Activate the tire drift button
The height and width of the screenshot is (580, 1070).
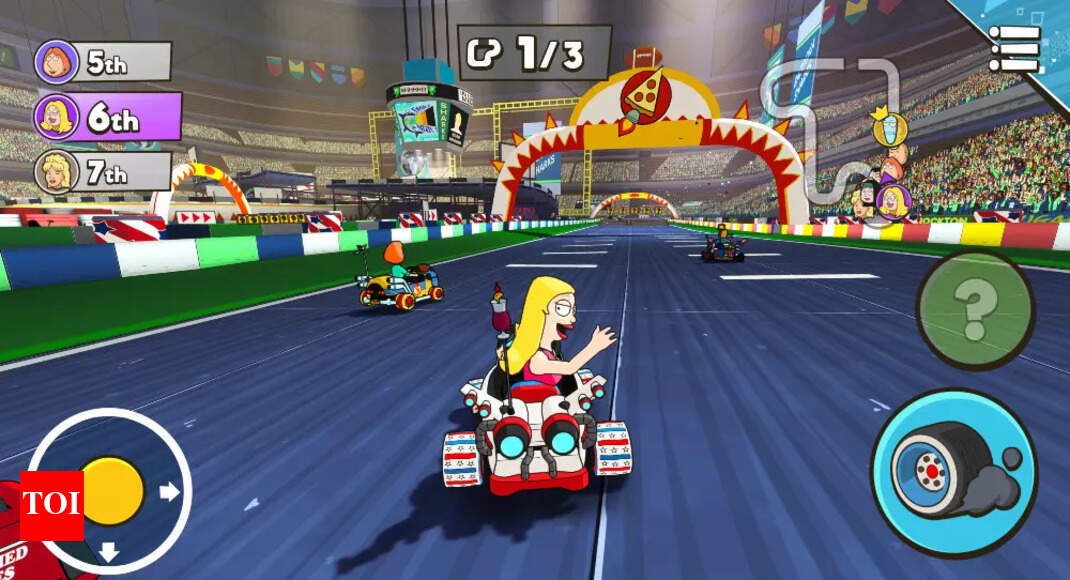coord(953,472)
